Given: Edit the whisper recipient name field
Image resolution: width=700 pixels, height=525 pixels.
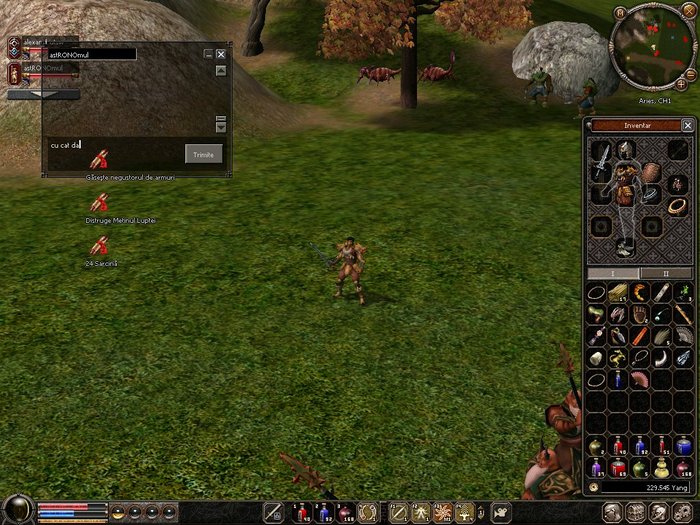Looking at the screenshot, I should [92, 54].
